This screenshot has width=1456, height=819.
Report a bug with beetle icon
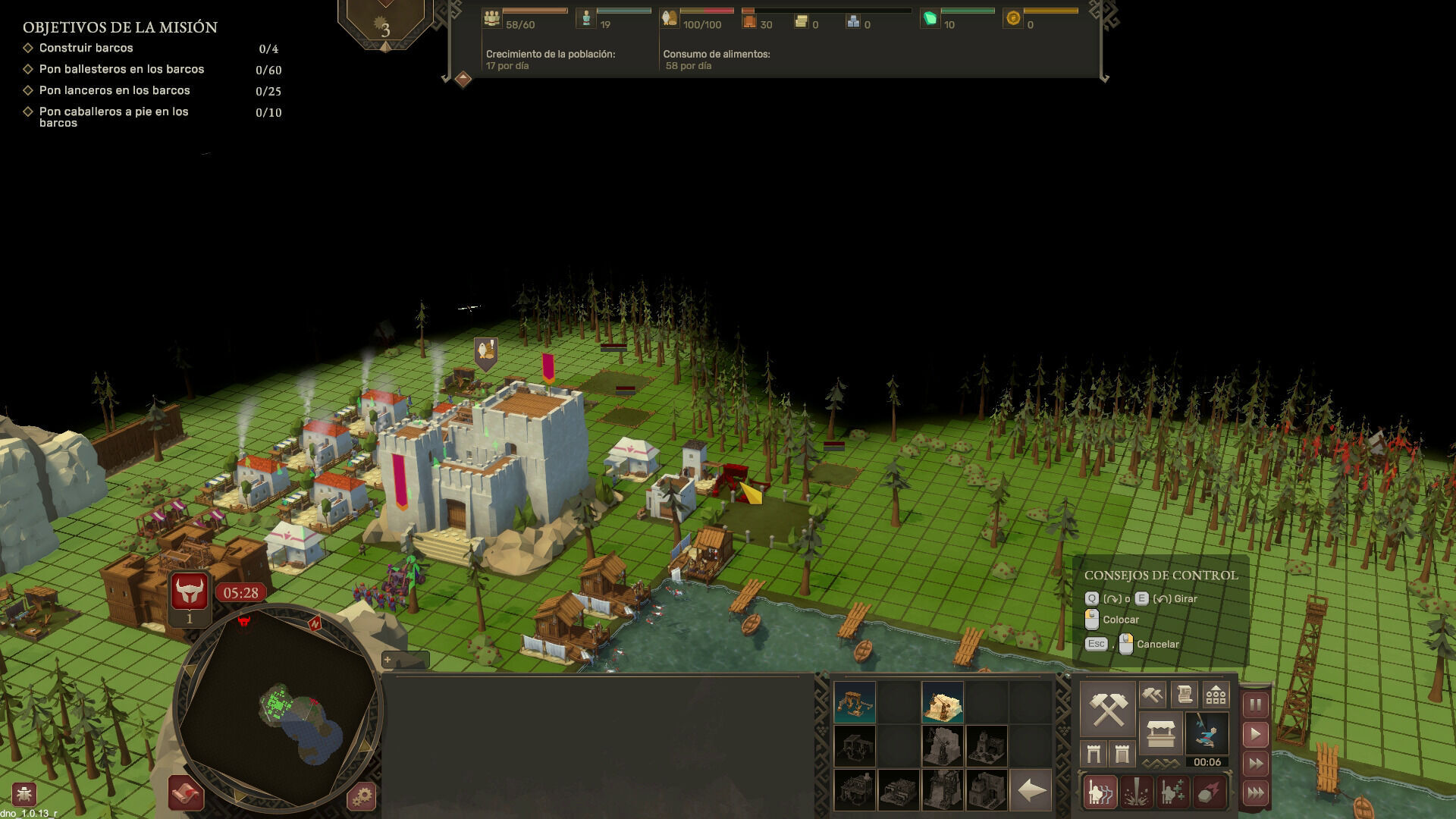pyautogui.click(x=24, y=794)
